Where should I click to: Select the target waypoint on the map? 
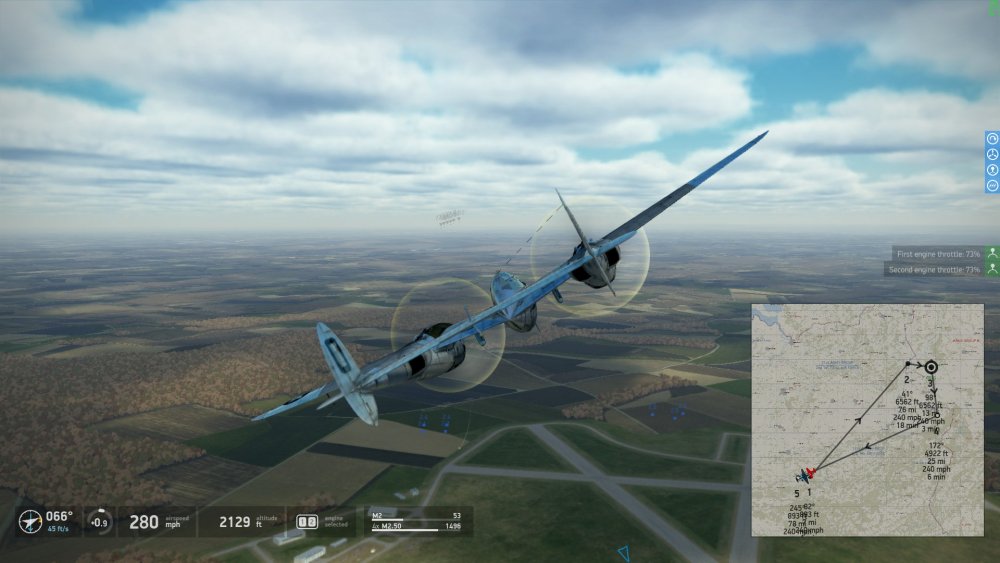pyautogui.click(x=931, y=367)
